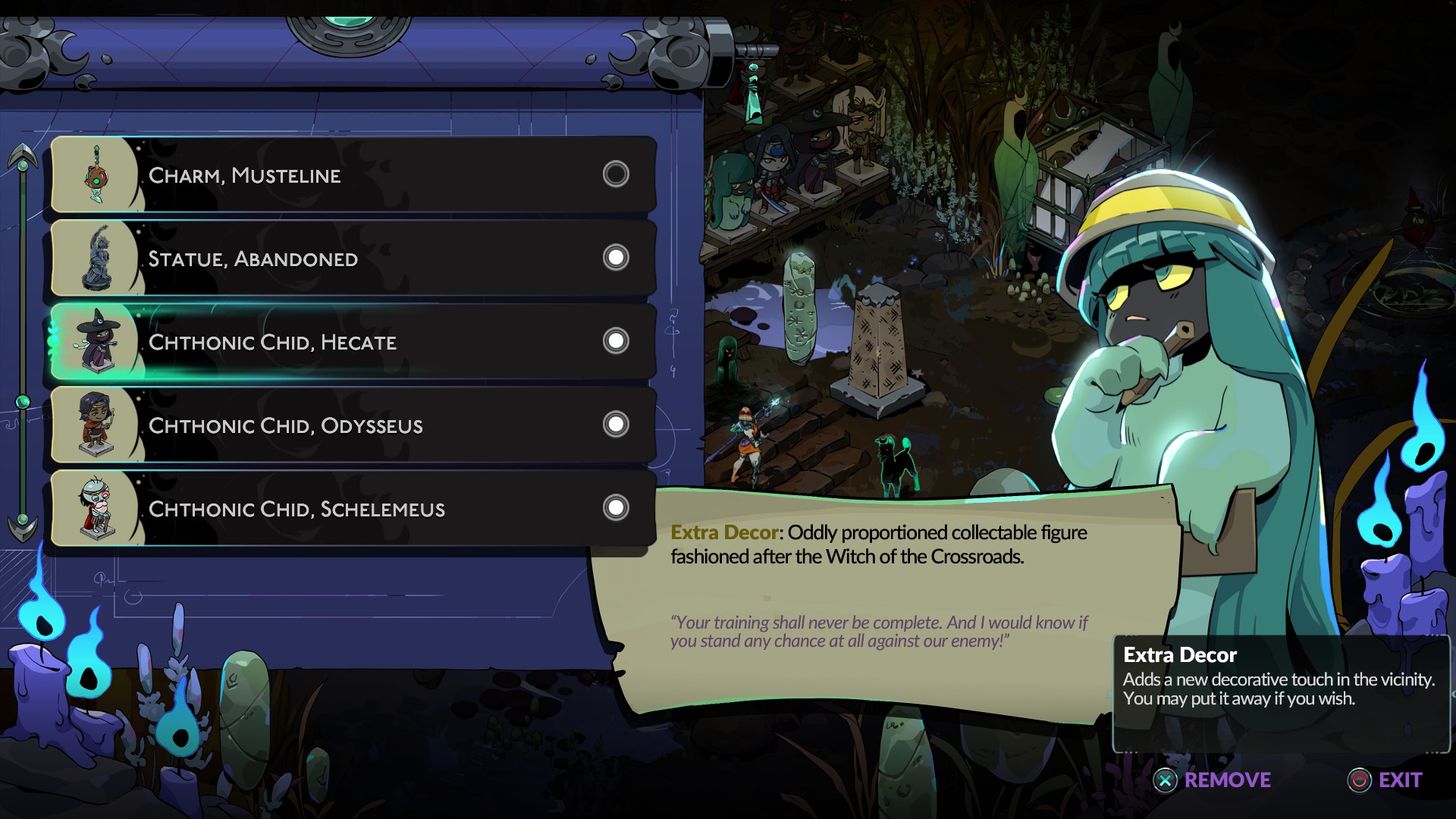The height and width of the screenshot is (819, 1456).
Task: Toggle the Schelemeus chid radio circle
Action: pyautogui.click(x=616, y=508)
